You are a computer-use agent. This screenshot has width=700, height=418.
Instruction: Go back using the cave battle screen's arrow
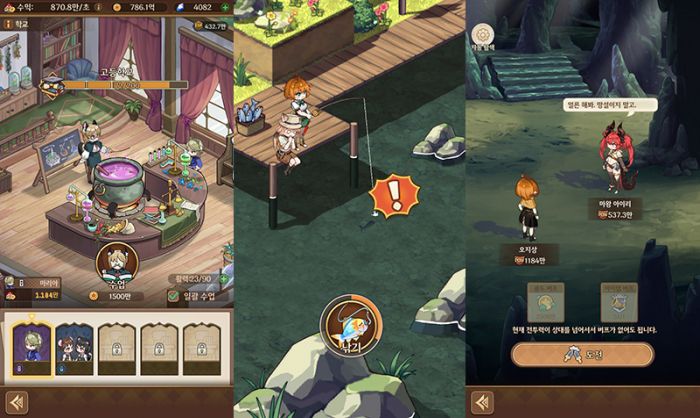pyautogui.click(x=482, y=401)
